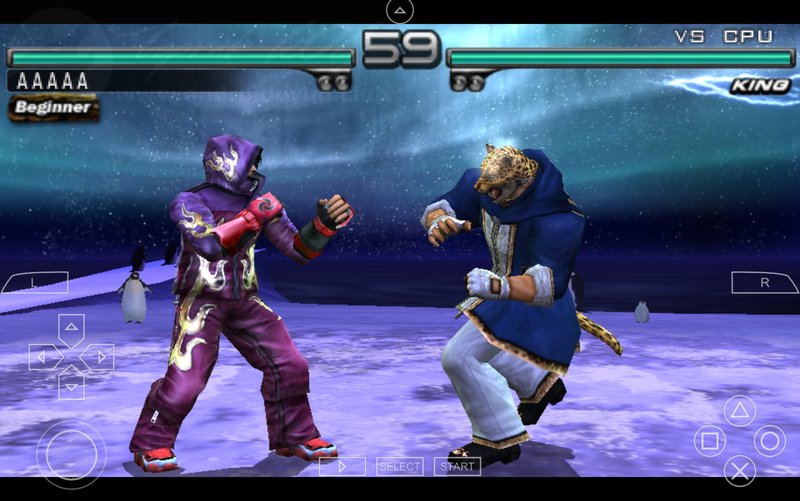Tap the triangle touch button

[739, 411]
